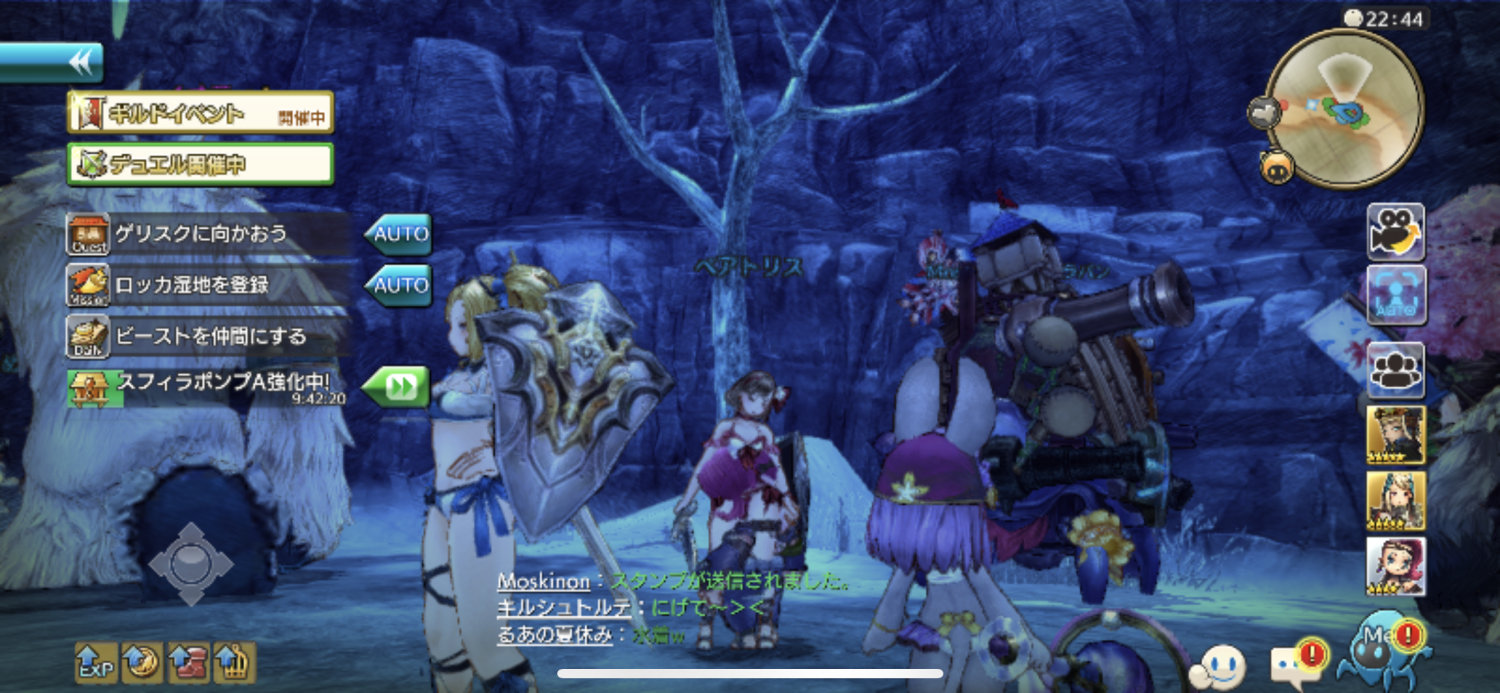Viewport: 1500px width, 693px height.
Task: Open the smiley face stamp menu
Action: (x=1219, y=665)
